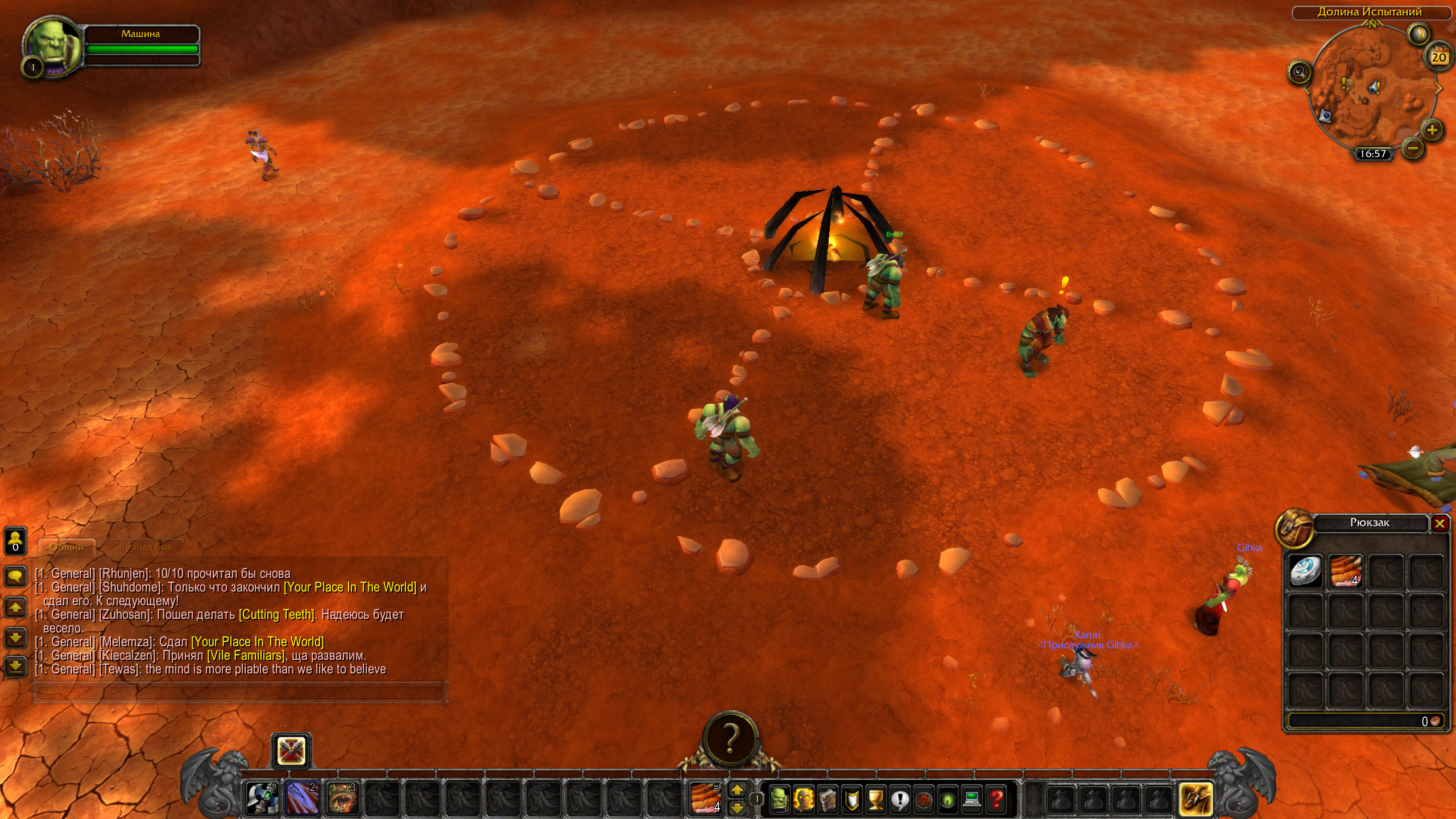Select the Hearthstone in the backpack
The height and width of the screenshot is (819, 1456).
click(x=1305, y=571)
